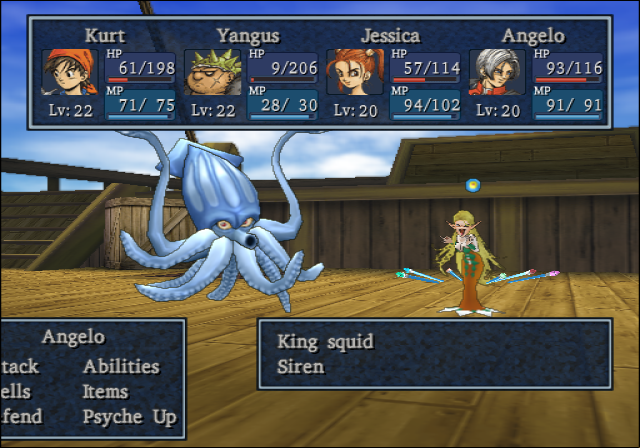Click Angelo's portrait in party status
This screenshot has height=448, width=640.
[x=498, y=72]
